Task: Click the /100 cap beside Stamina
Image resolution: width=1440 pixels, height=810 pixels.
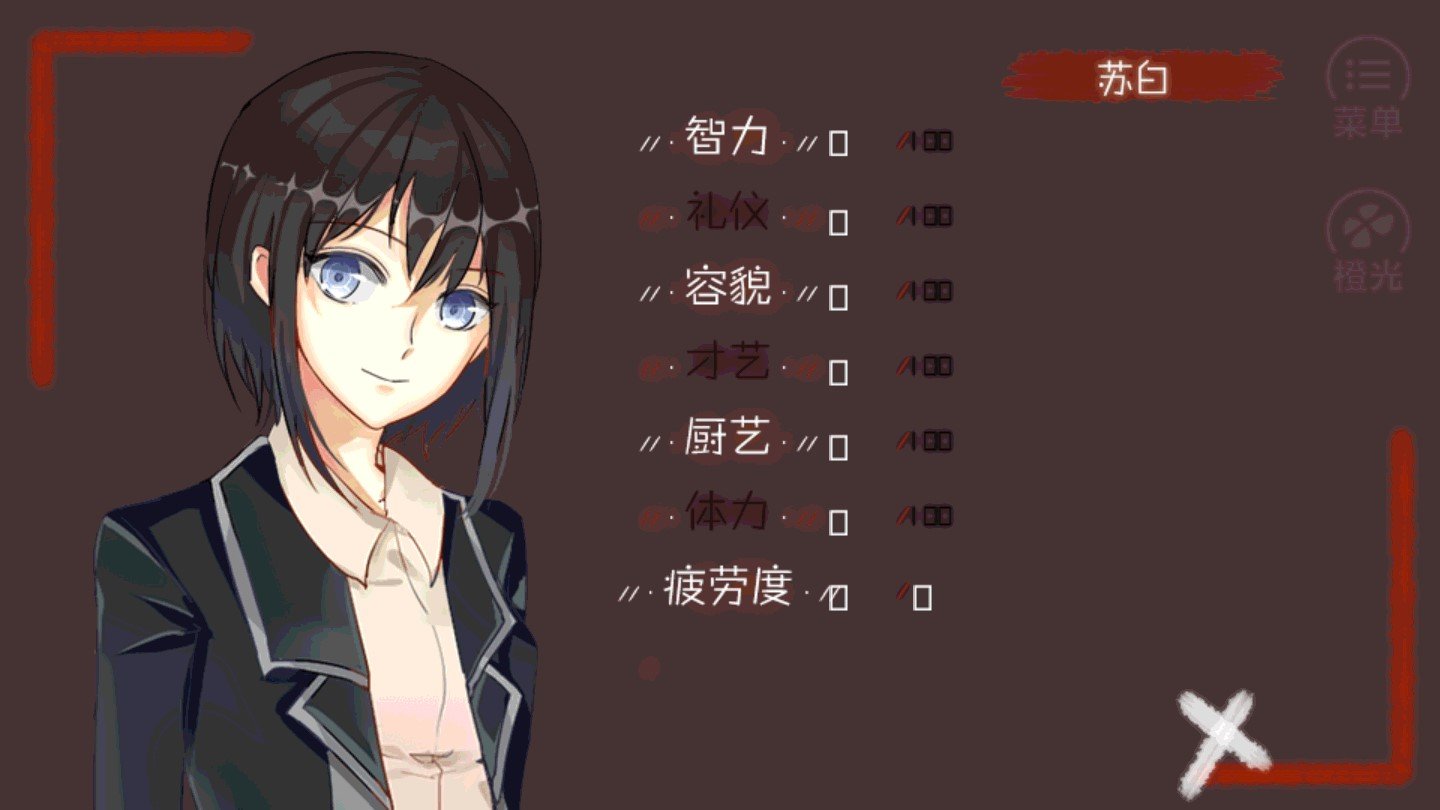Action: click(925, 514)
